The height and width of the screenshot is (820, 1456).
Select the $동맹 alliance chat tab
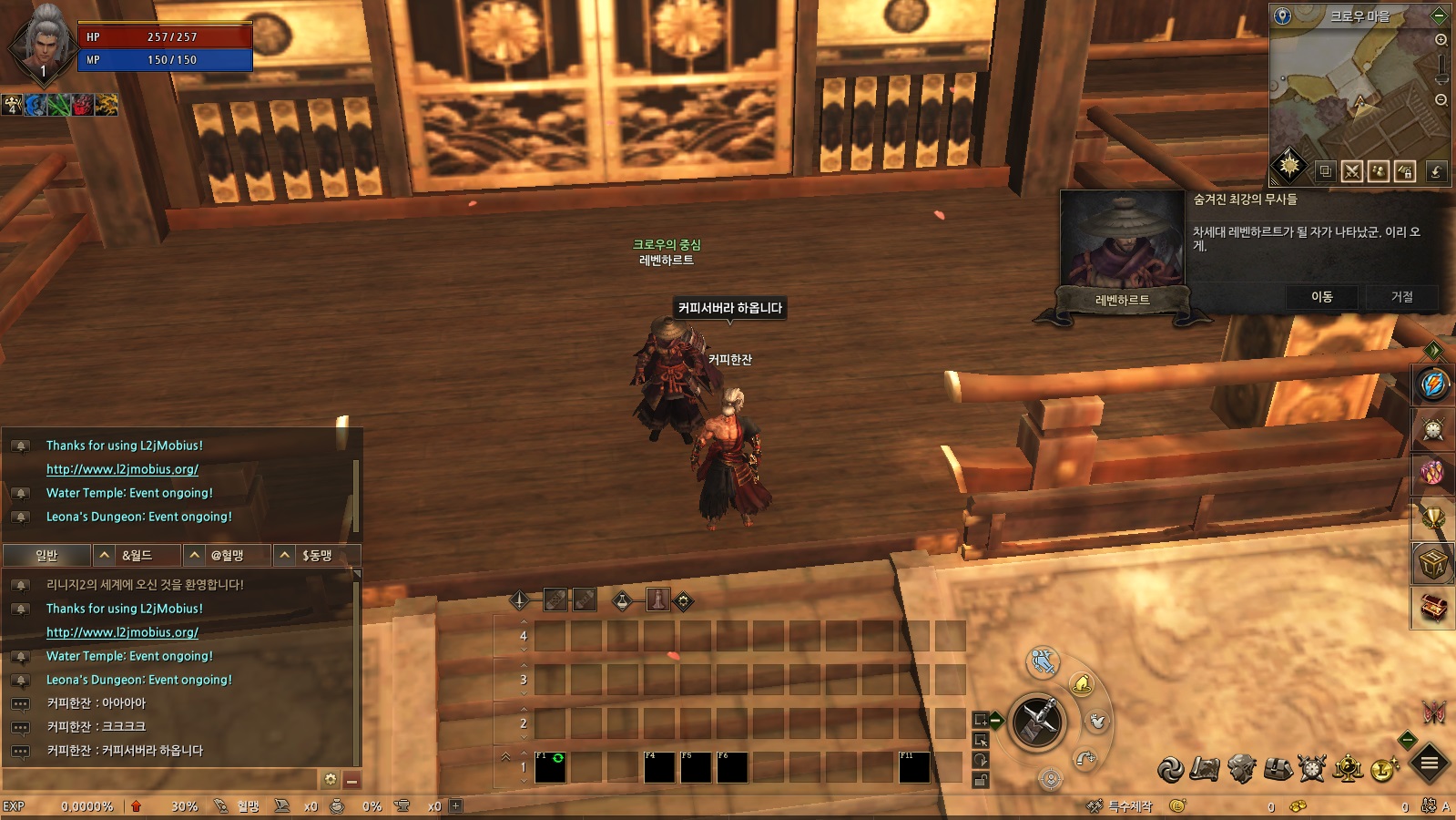317,555
